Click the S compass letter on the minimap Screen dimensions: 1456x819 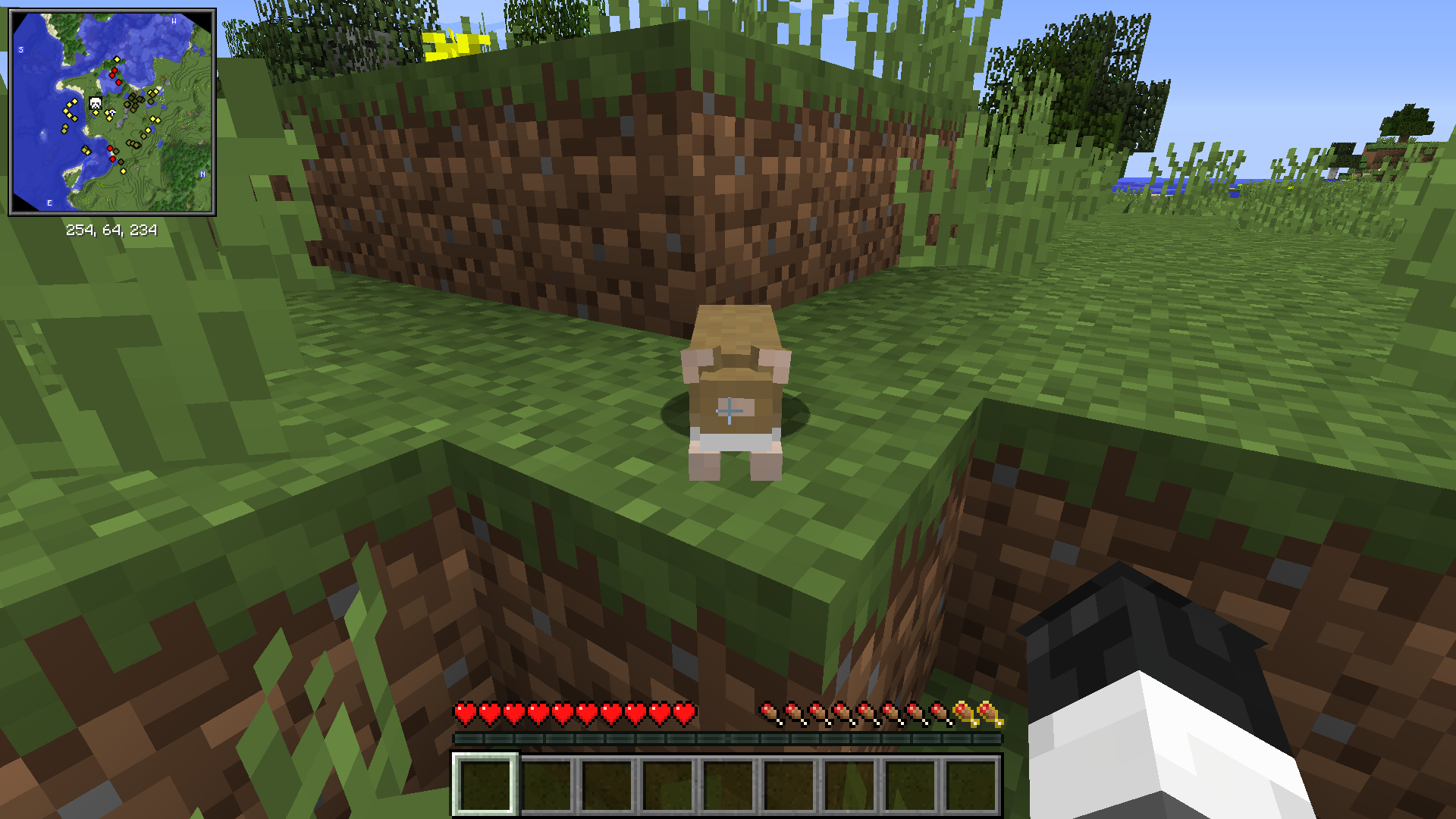click(20, 50)
